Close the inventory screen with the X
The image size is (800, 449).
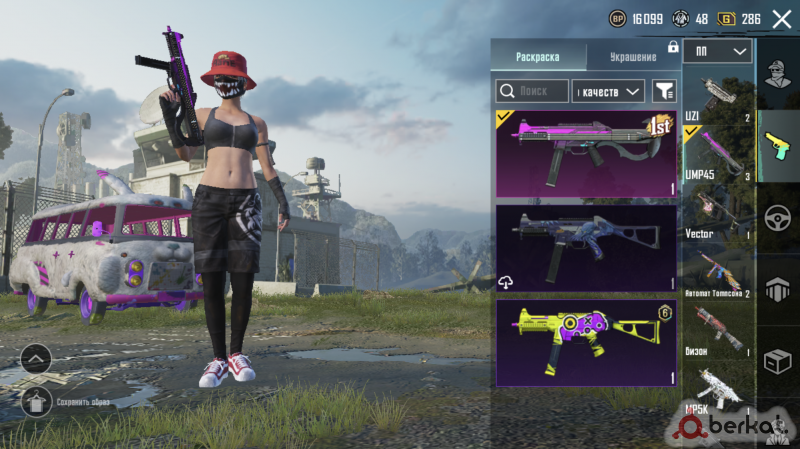point(781,19)
